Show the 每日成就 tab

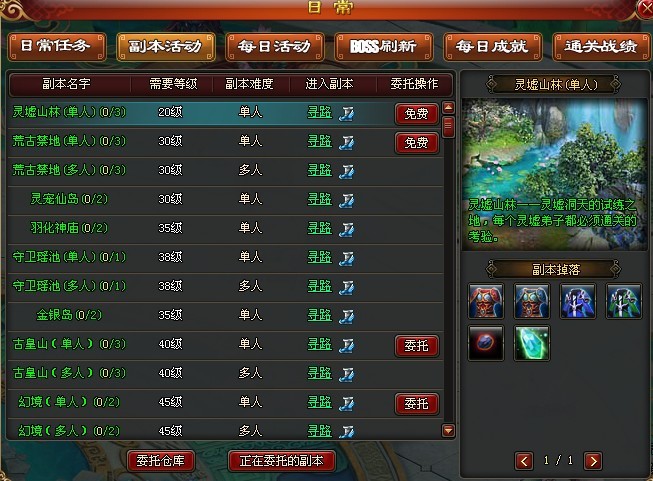492,47
